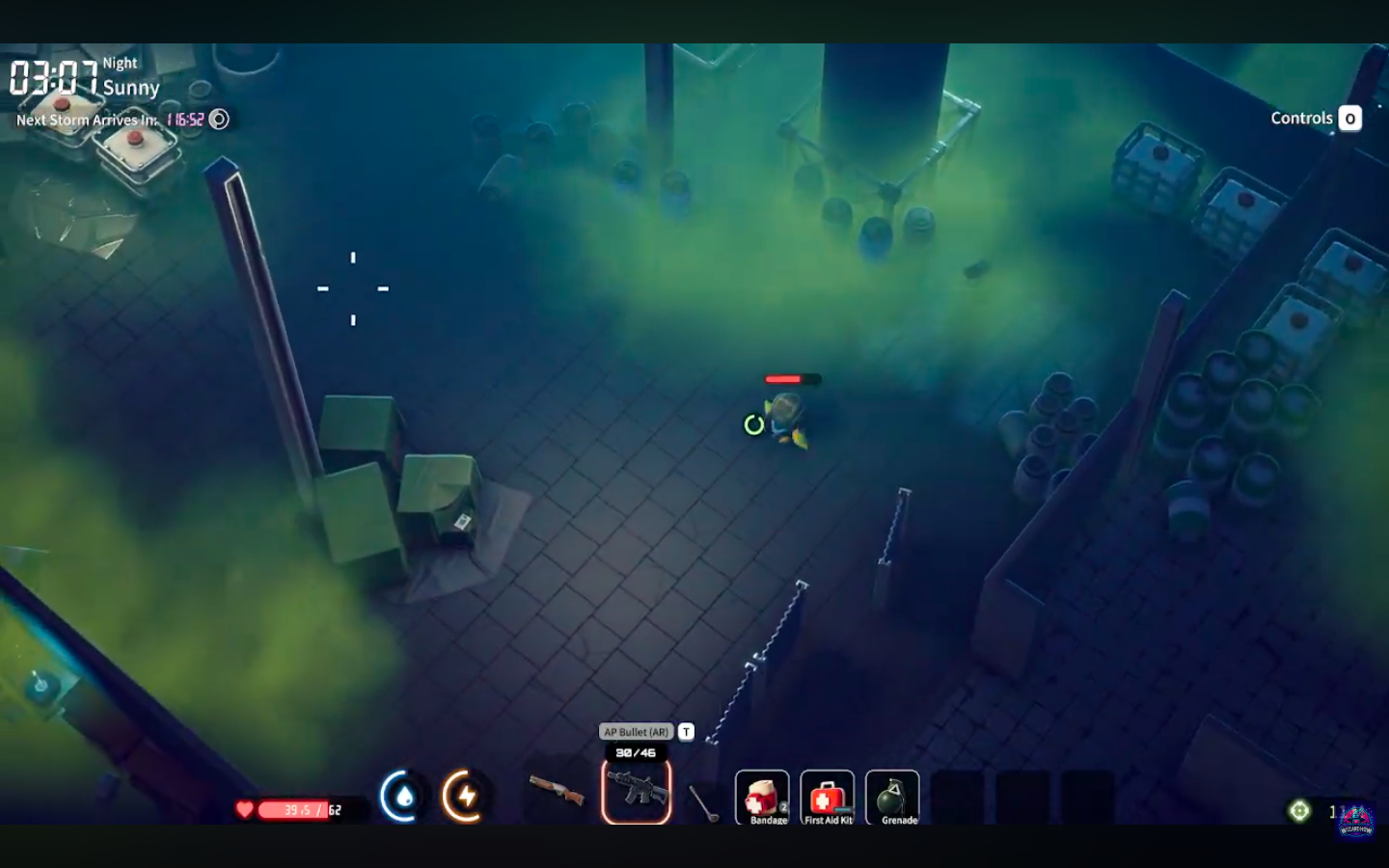Select the assault rifle in the hotbar
Screen dimensions: 1389x868
637,791
